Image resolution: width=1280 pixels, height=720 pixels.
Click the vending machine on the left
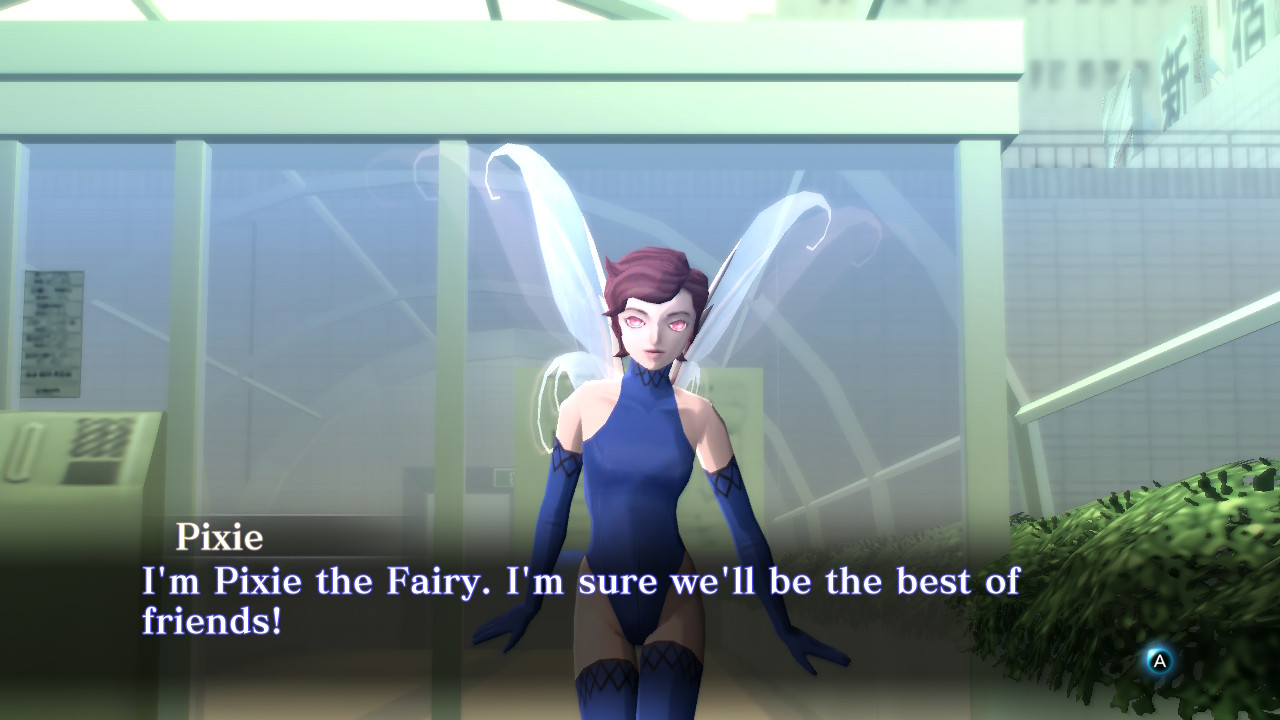coord(70,480)
